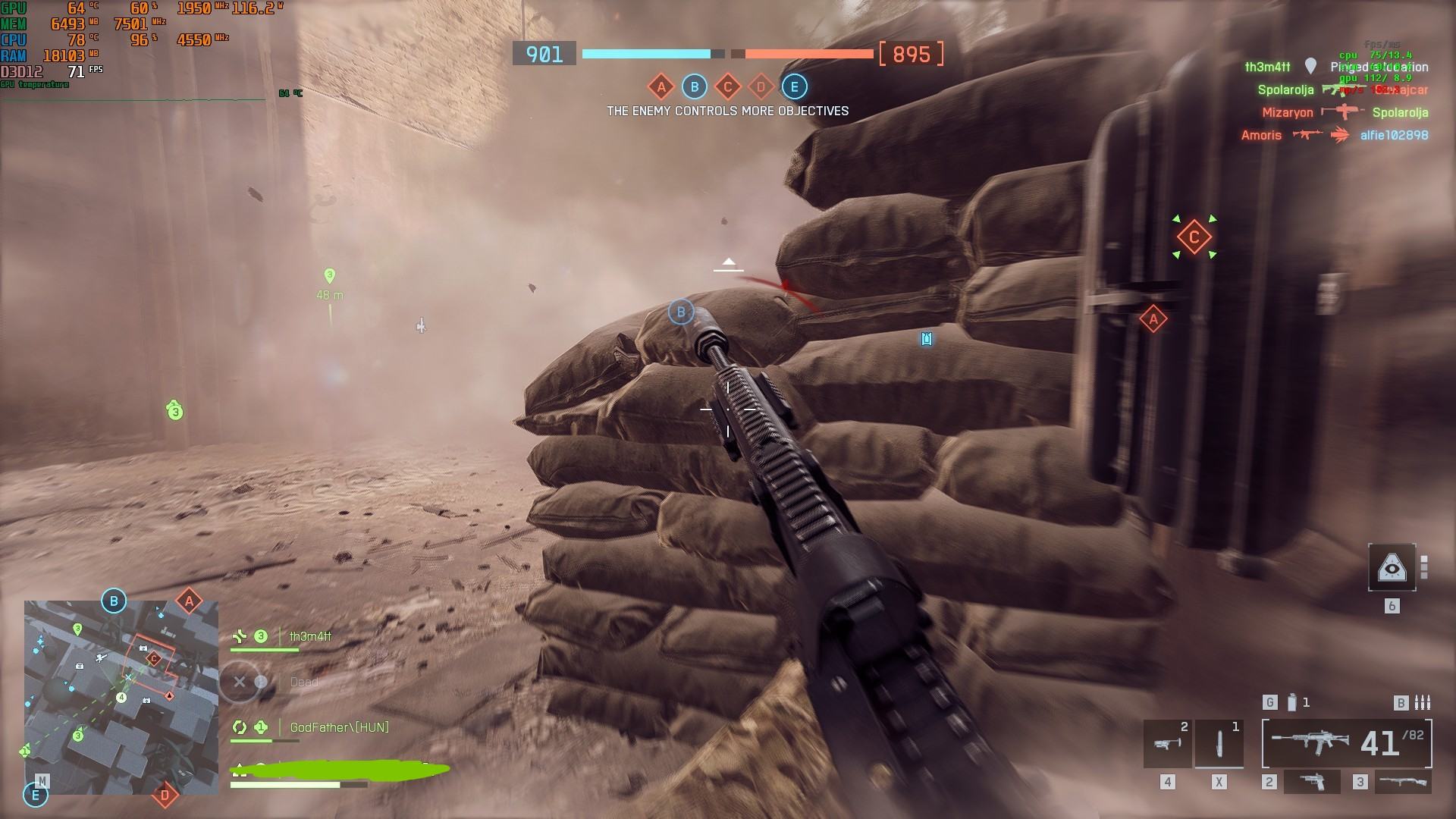This screenshot has width=1456, height=819.
Task: Select the injector item slot marked X
Action: 1219,743
